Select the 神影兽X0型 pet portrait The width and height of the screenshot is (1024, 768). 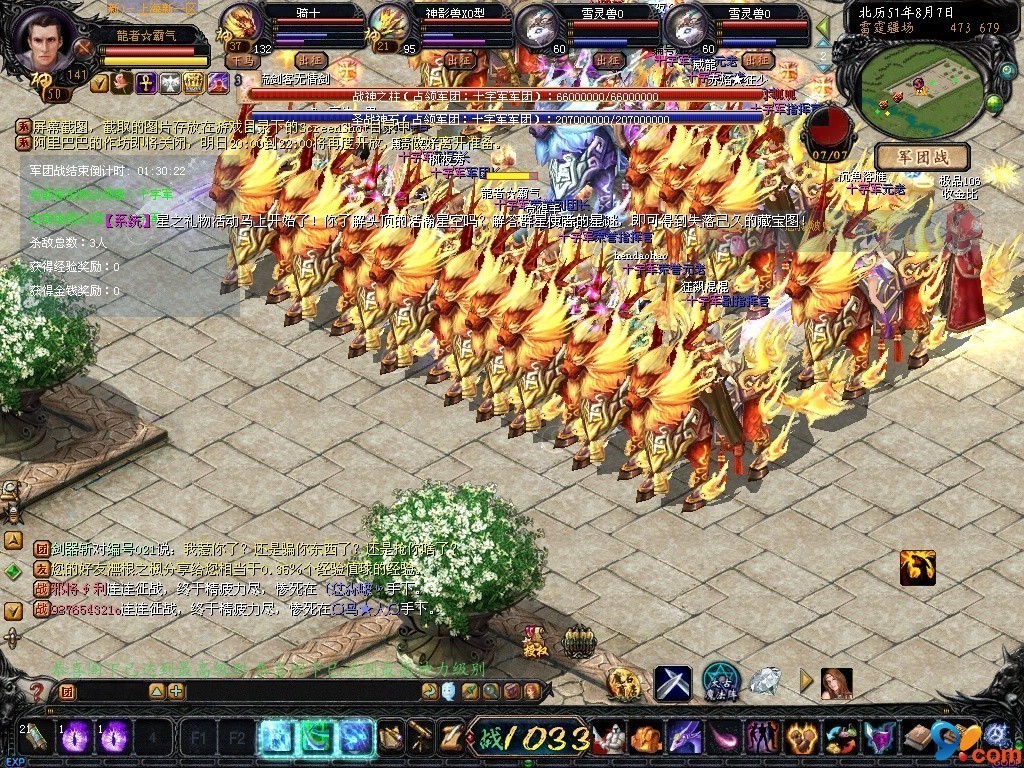tap(390, 22)
